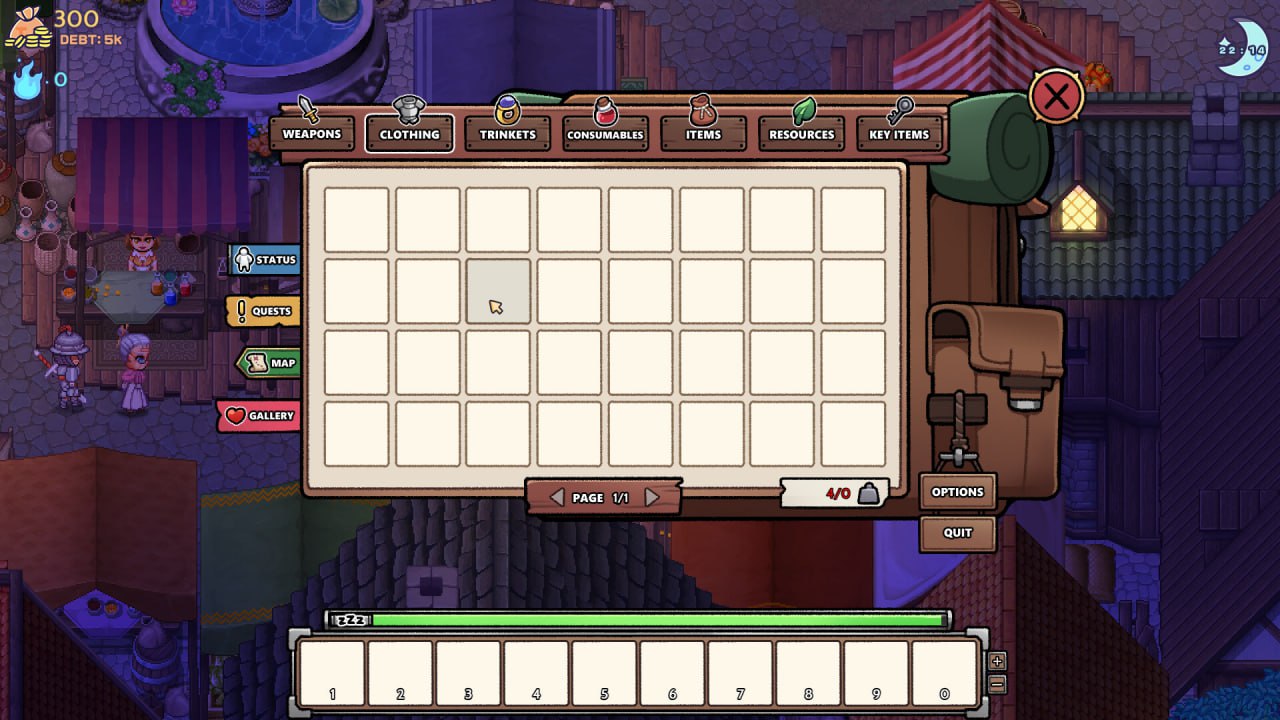
Task: Check the Key Items tab
Action: [898, 131]
